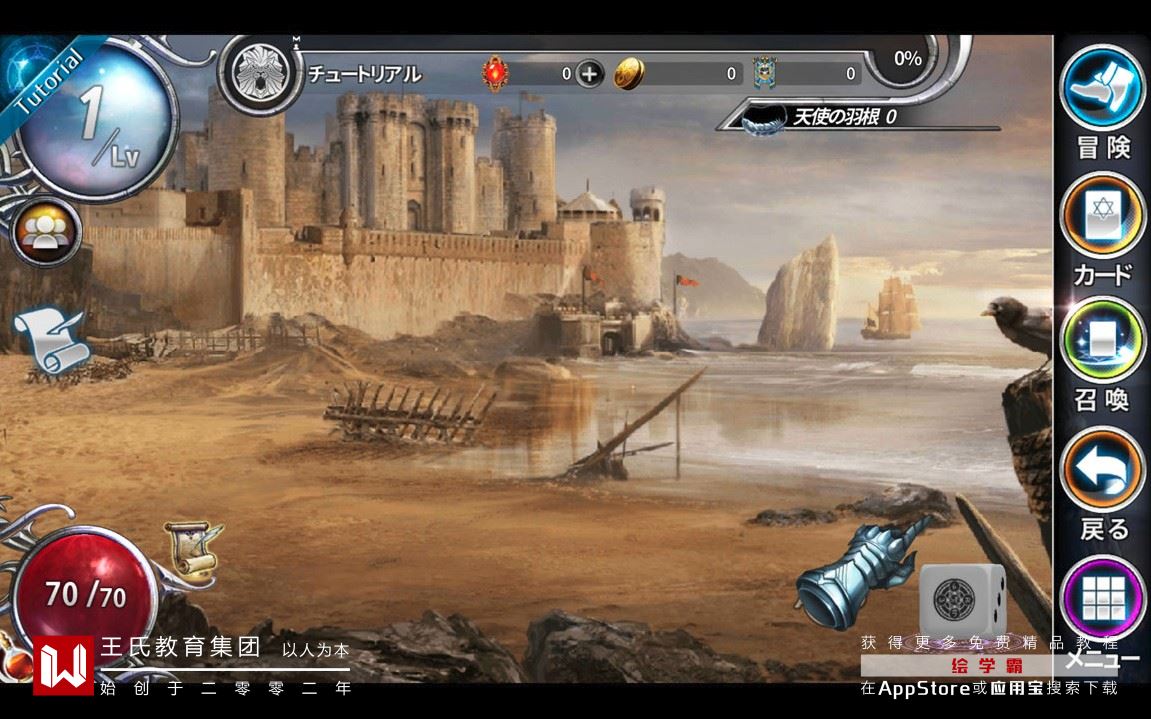Open the メニュー grid menu
This screenshot has width=1151, height=719.
tap(1102, 598)
